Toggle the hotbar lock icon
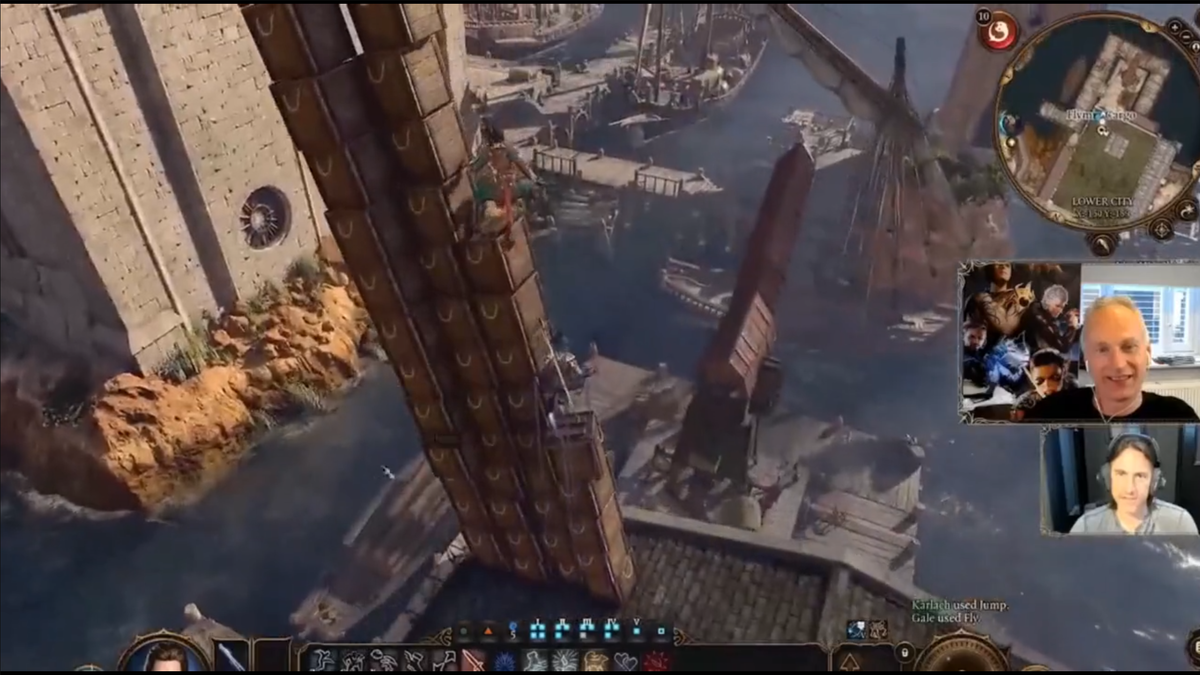 [904, 653]
